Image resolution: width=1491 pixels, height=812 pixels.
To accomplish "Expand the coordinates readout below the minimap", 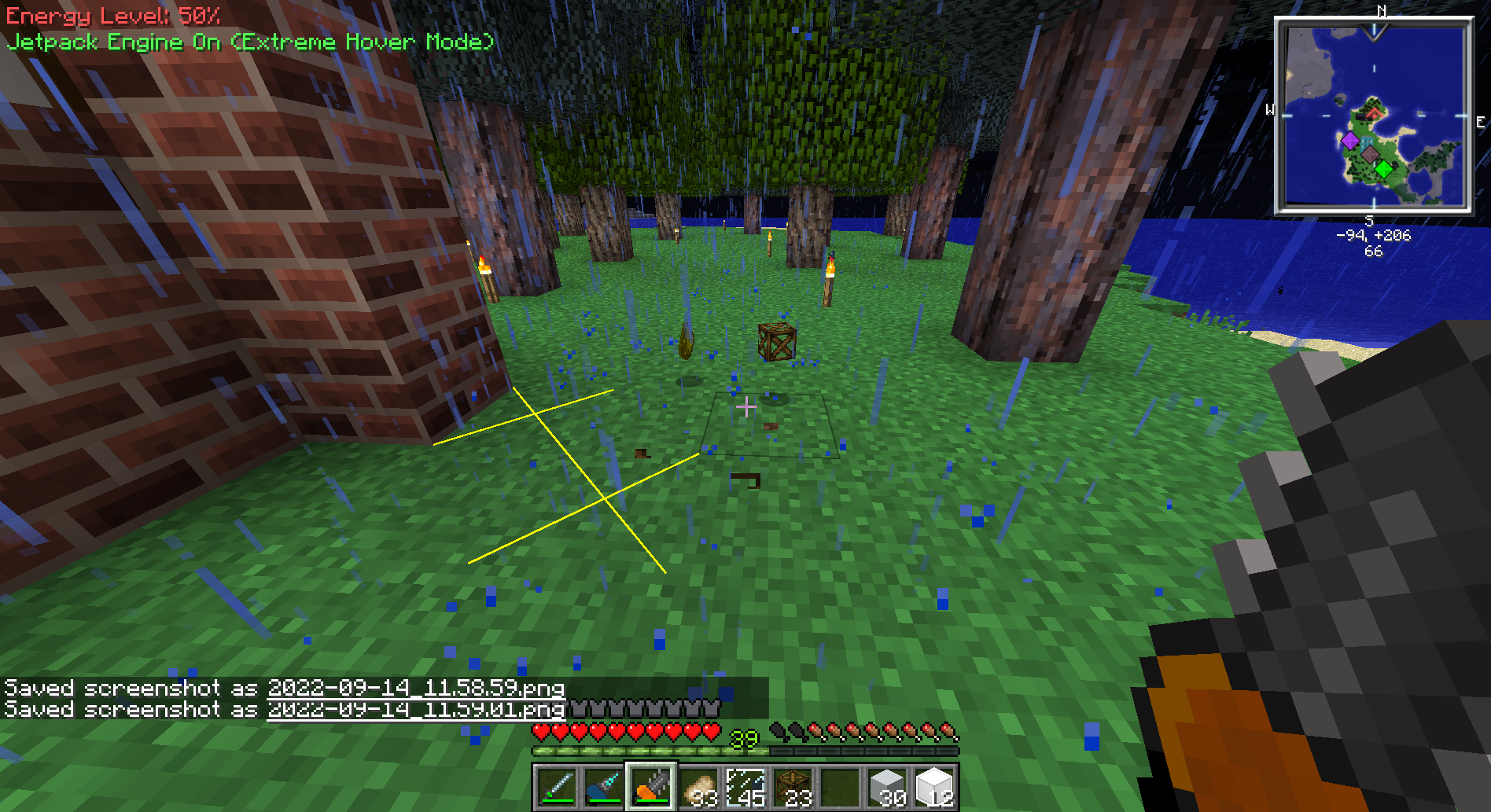I will point(1372,235).
